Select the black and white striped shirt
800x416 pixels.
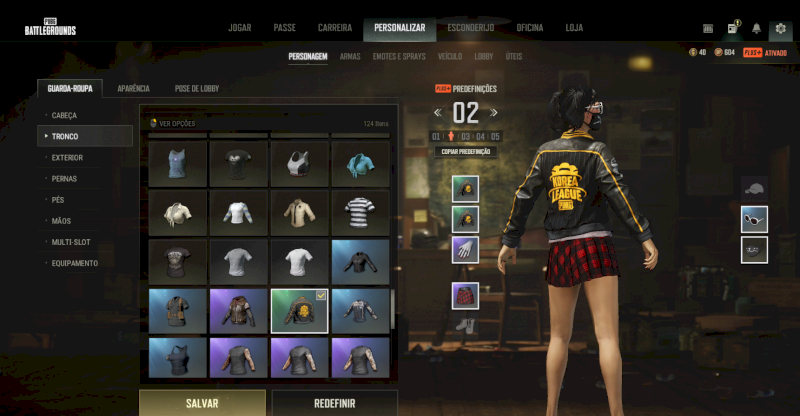tap(360, 210)
